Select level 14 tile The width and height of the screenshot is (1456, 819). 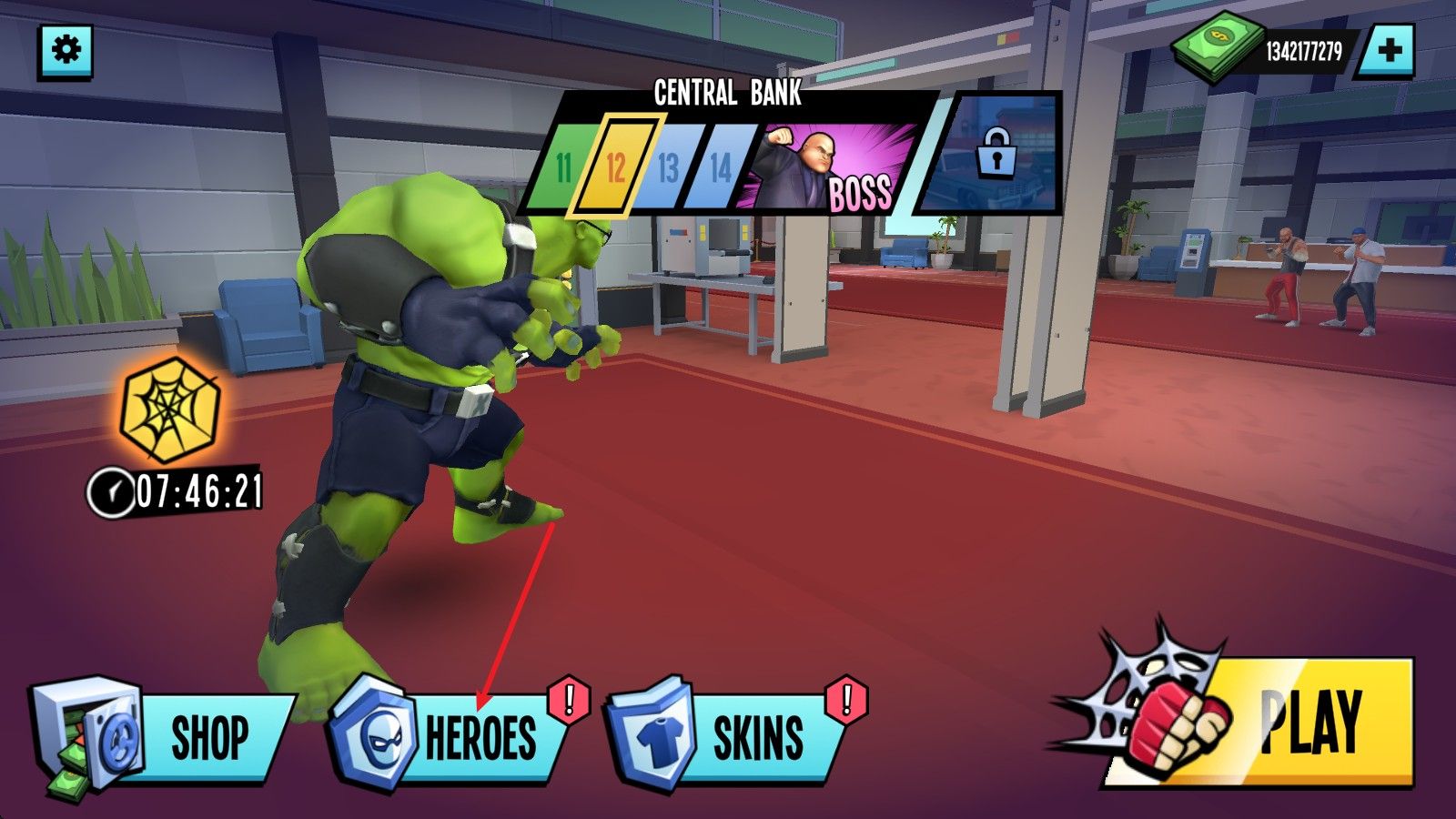click(x=720, y=167)
